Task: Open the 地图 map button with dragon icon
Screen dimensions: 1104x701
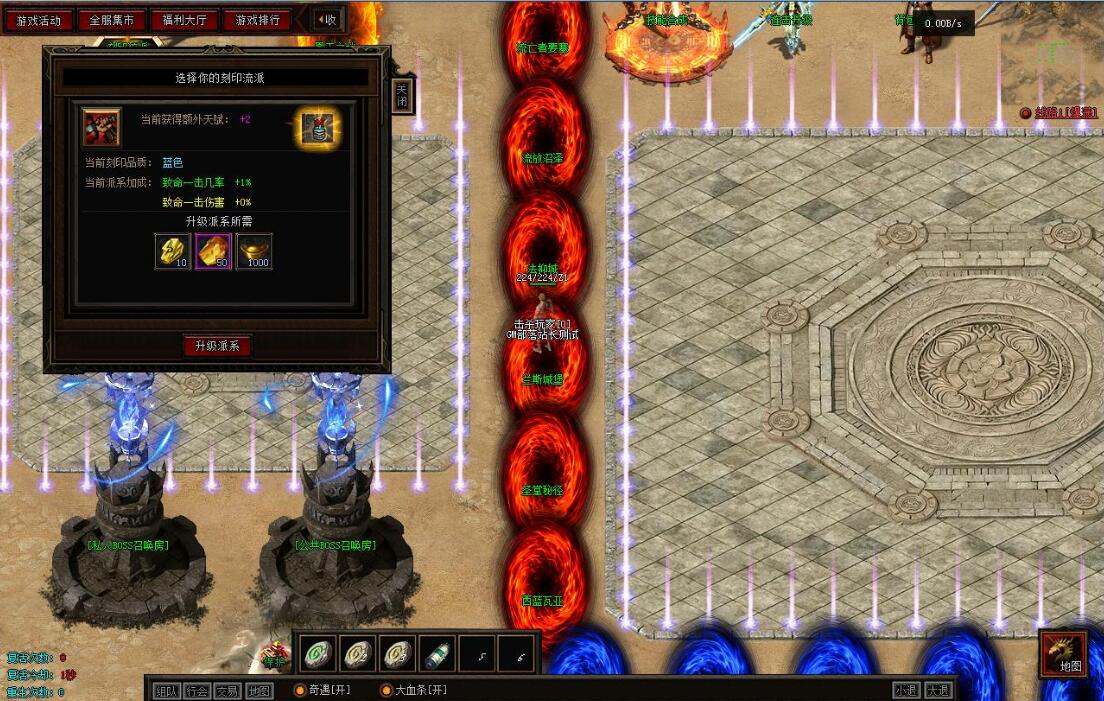Action: tap(1063, 654)
